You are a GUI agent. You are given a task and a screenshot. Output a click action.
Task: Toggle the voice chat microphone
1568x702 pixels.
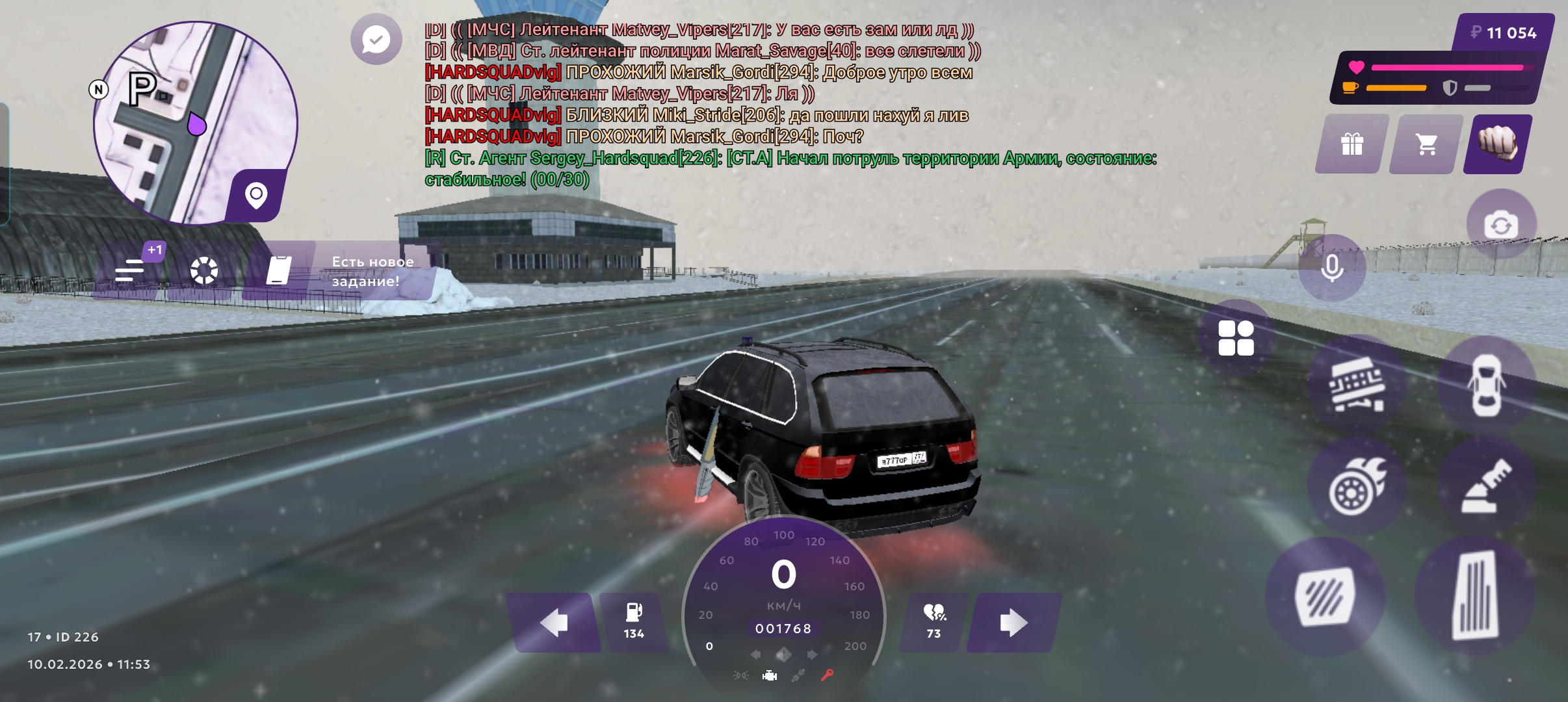click(1332, 268)
